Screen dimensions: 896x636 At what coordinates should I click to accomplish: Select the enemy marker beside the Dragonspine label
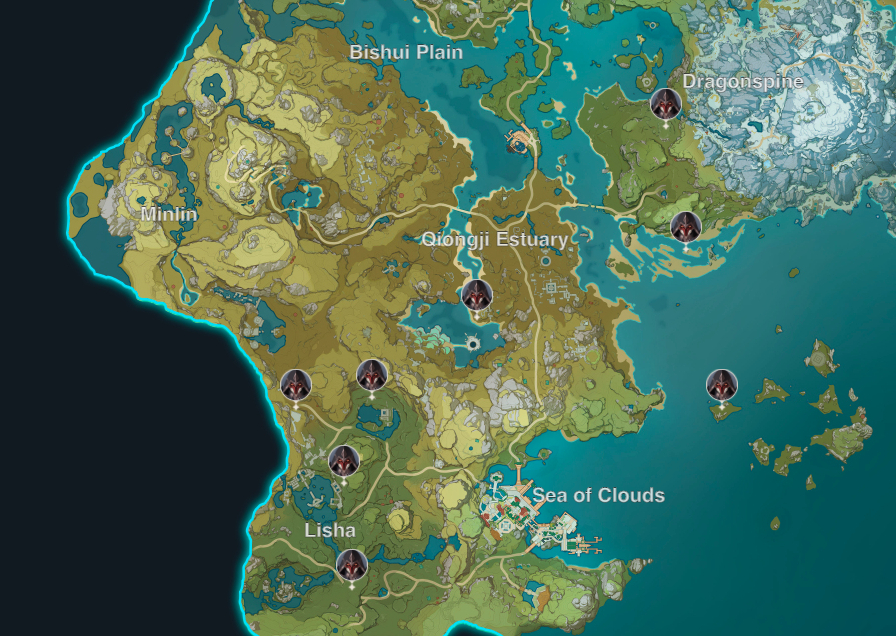pyautogui.click(x=665, y=103)
